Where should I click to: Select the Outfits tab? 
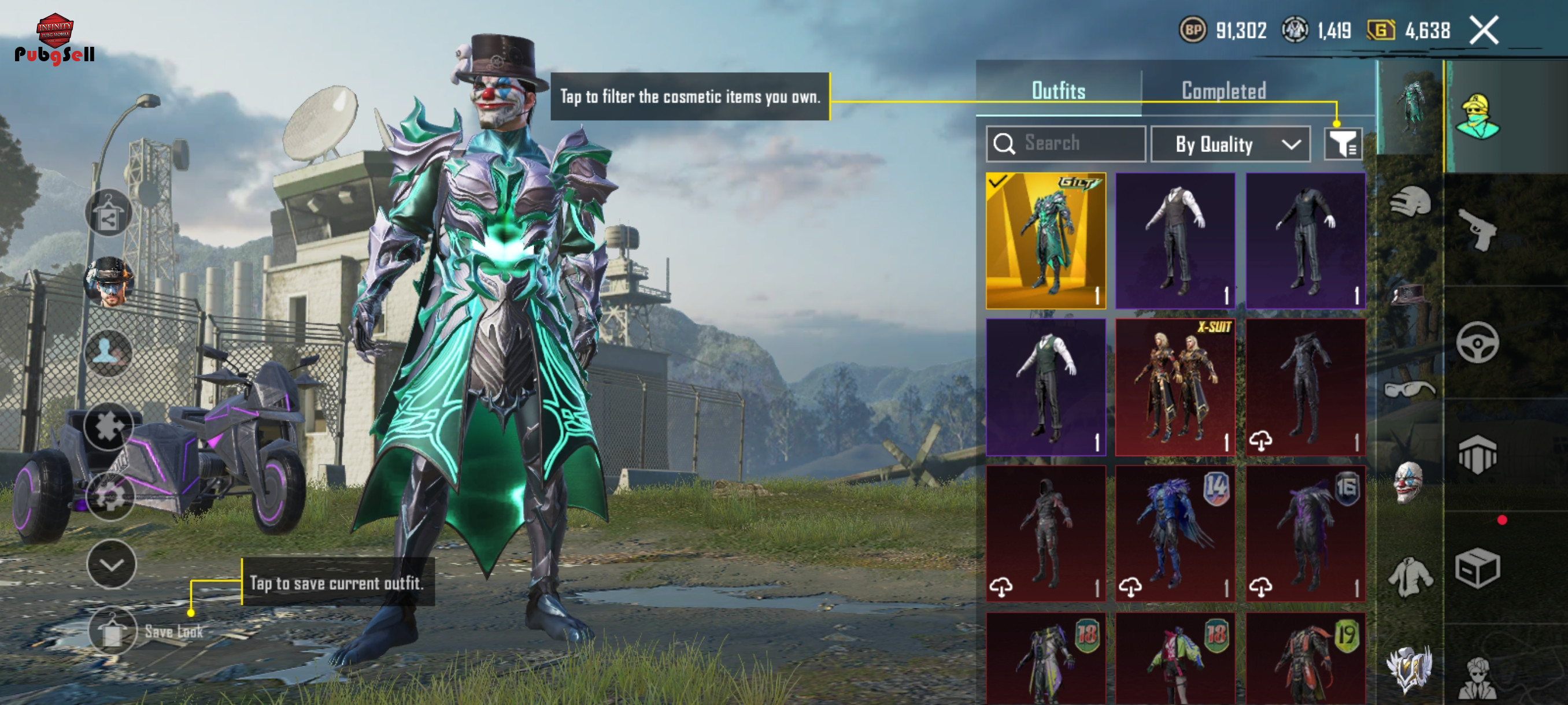[1059, 91]
